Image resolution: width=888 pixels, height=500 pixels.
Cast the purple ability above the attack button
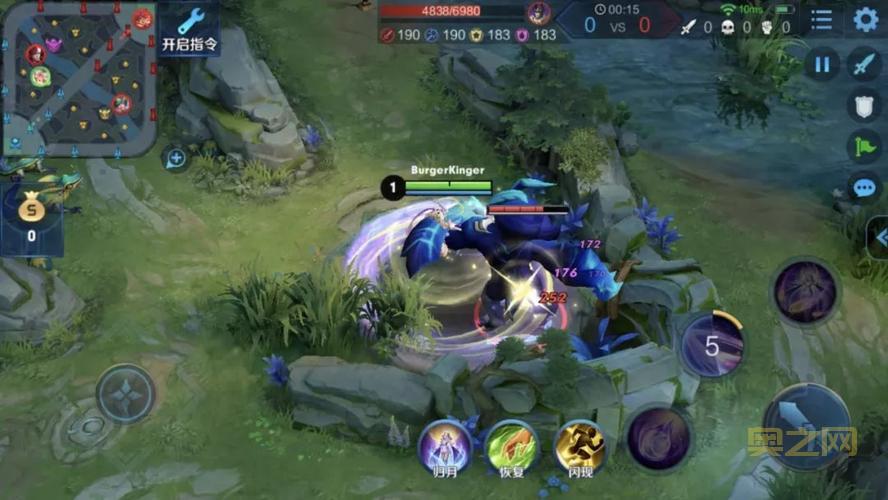click(x=805, y=292)
